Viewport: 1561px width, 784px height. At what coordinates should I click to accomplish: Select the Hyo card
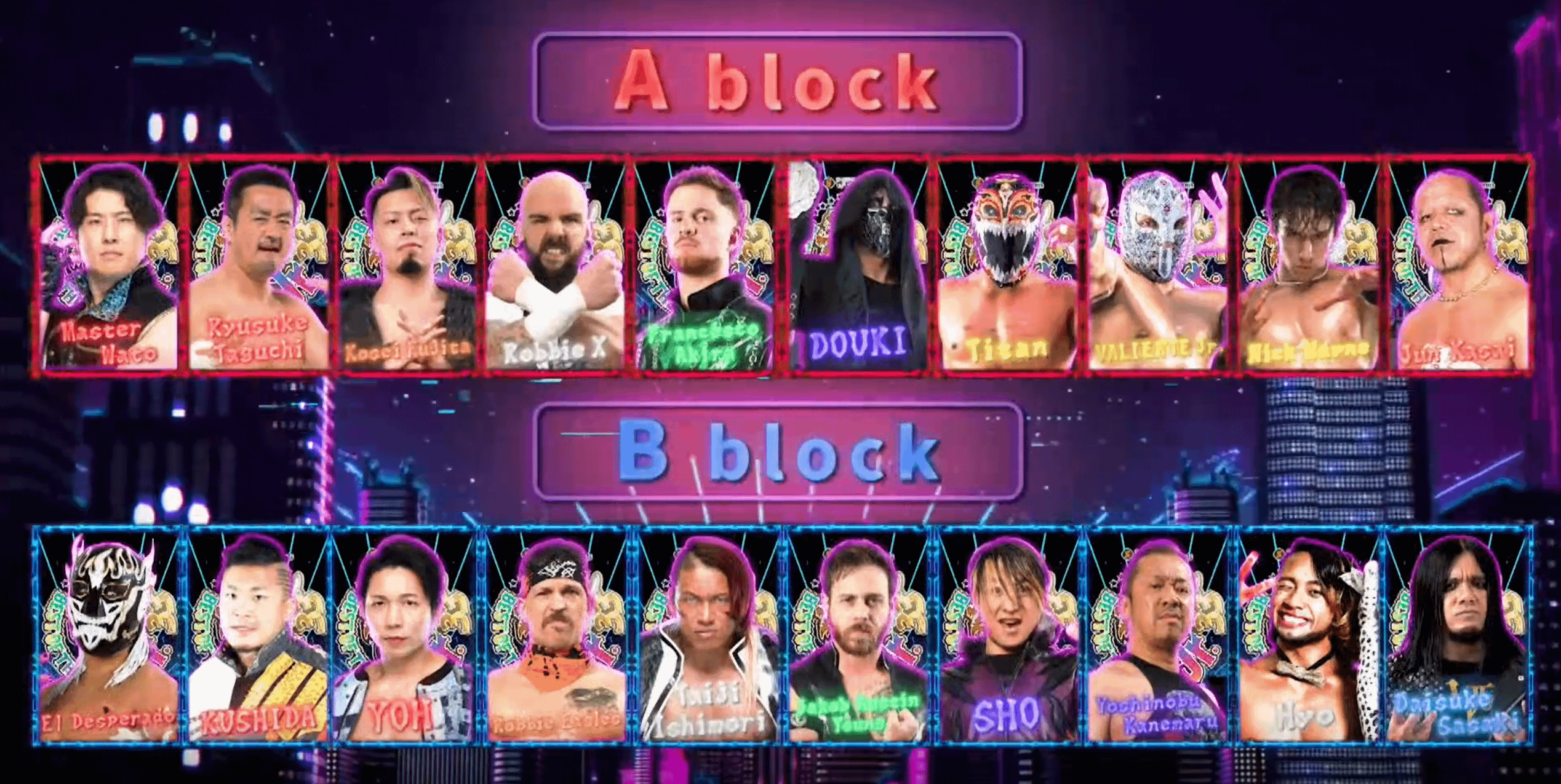[x=1307, y=636]
